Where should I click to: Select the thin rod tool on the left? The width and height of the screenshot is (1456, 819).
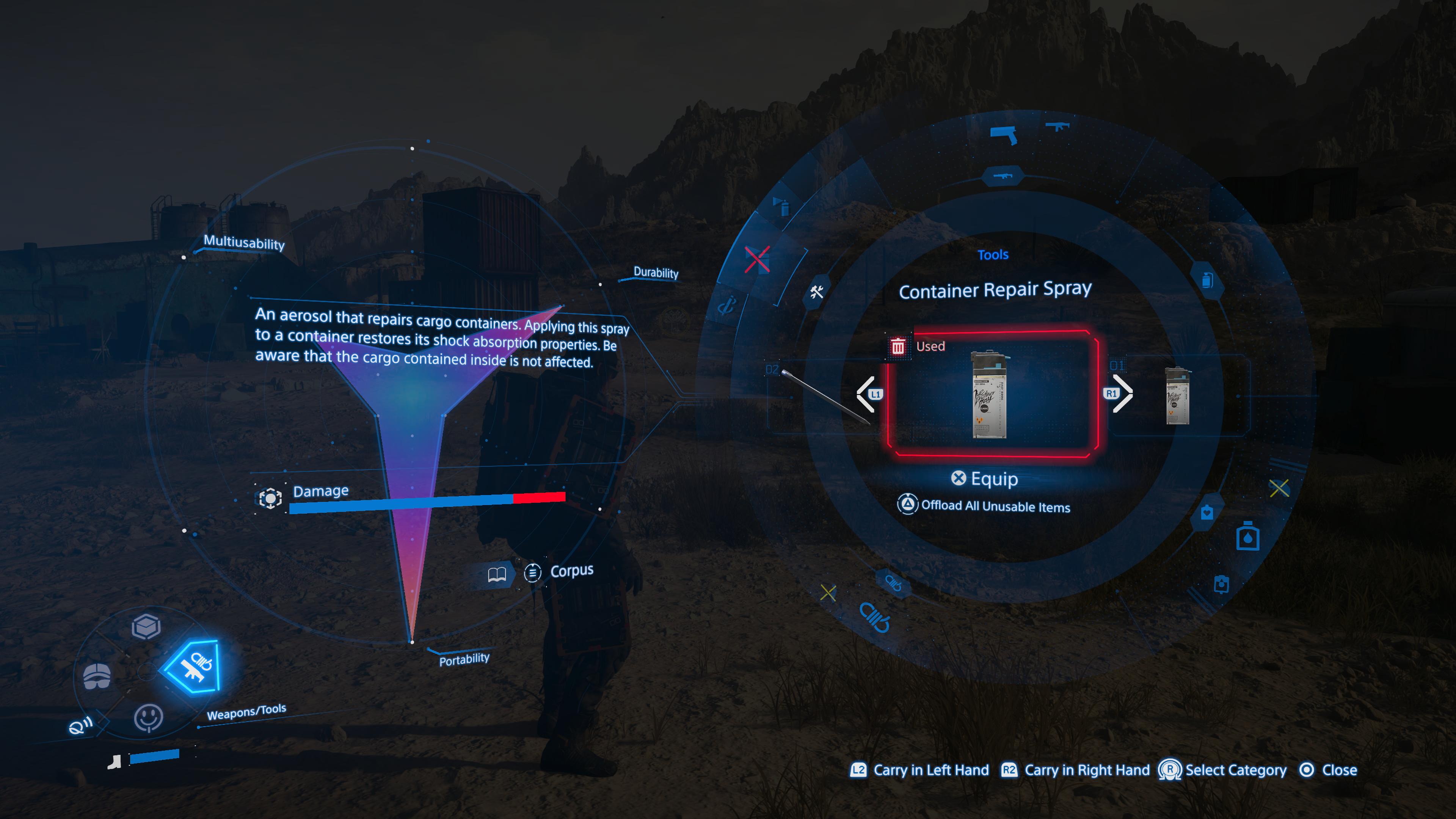tap(825, 395)
